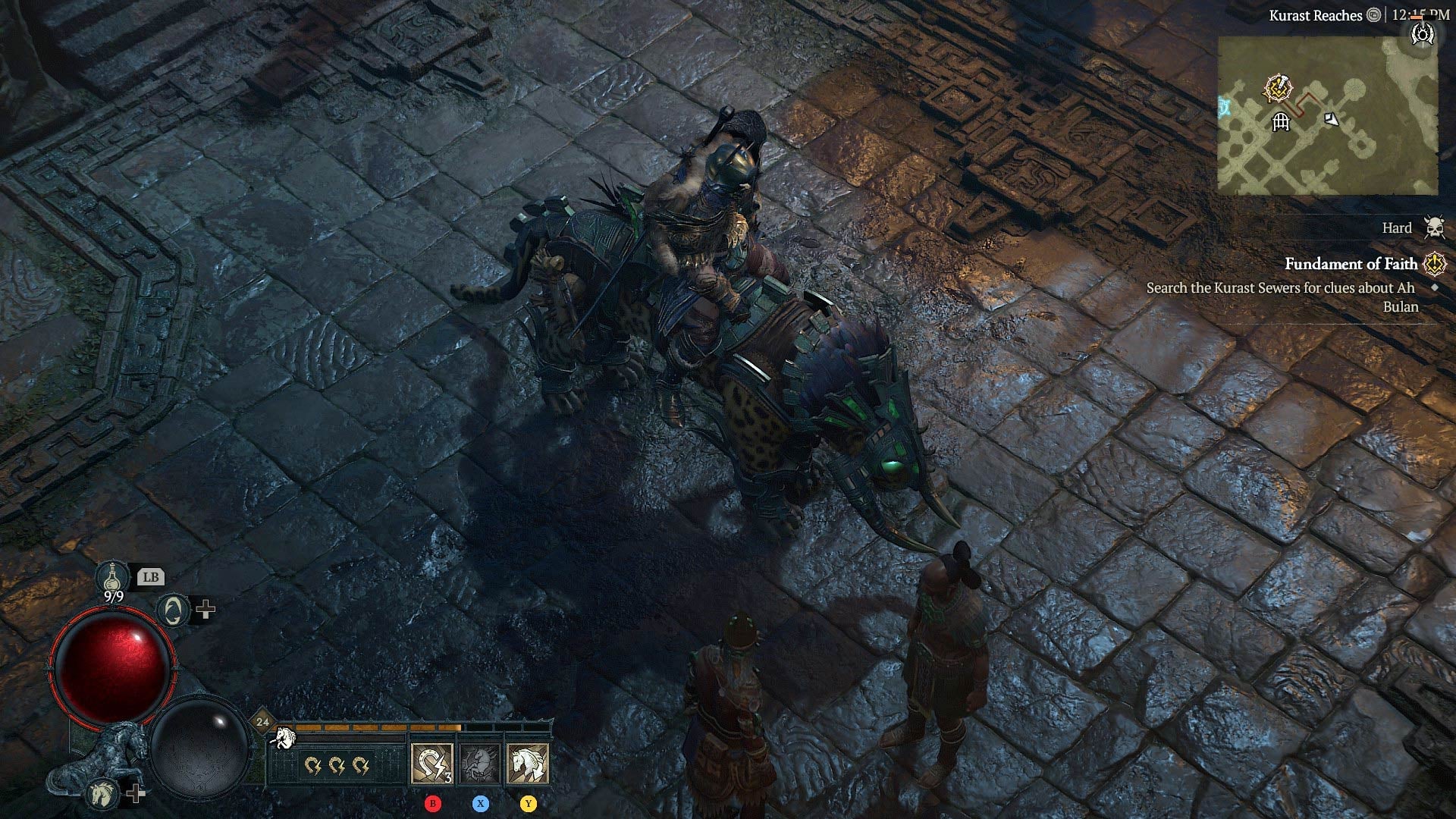Select the health potion icon showing 9/9

(111, 576)
